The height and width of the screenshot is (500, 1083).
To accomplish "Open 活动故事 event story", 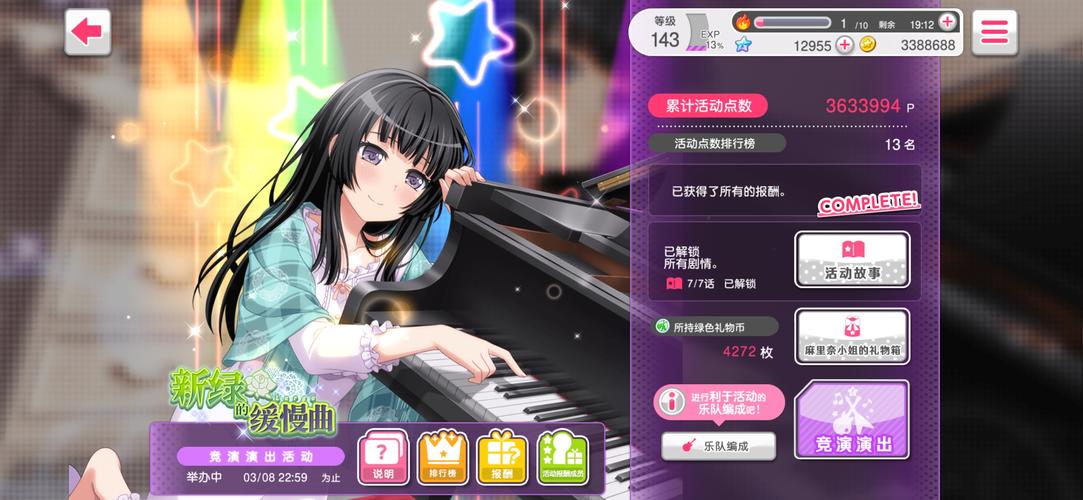I will click(852, 259).
